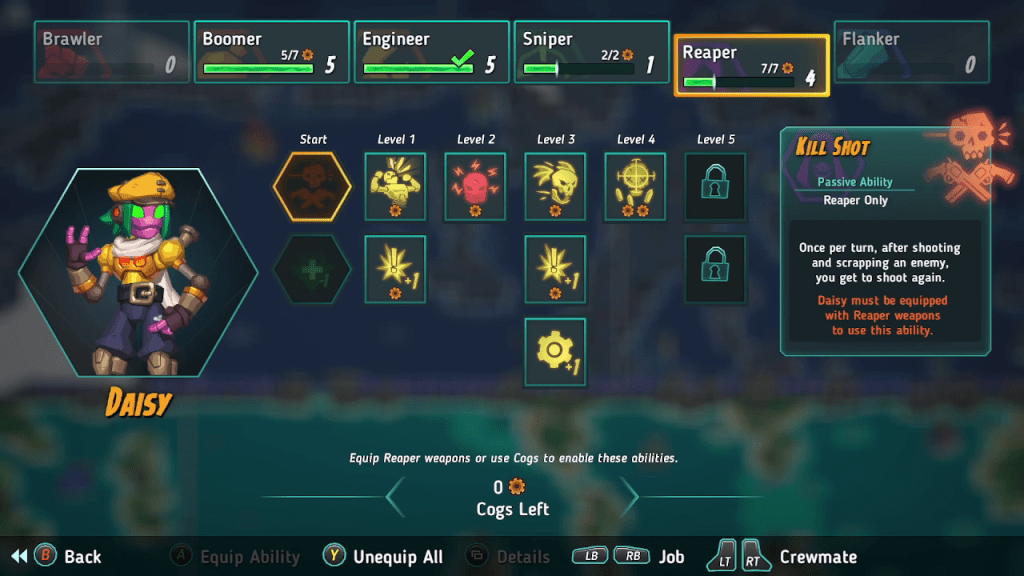
Task: Pick the gear +1 upgrade icon
Action: pyautogui.click(x=555, y=352)
